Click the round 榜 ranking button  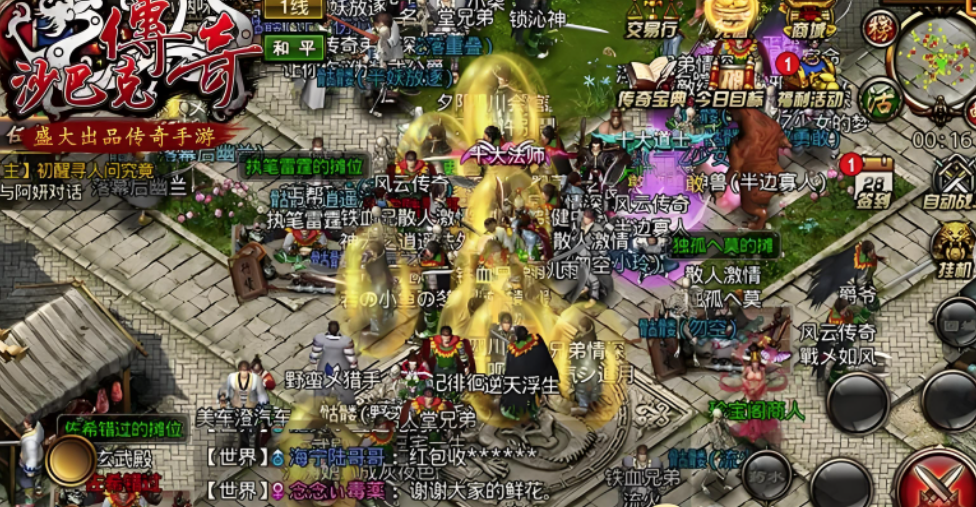pos(880,28)
